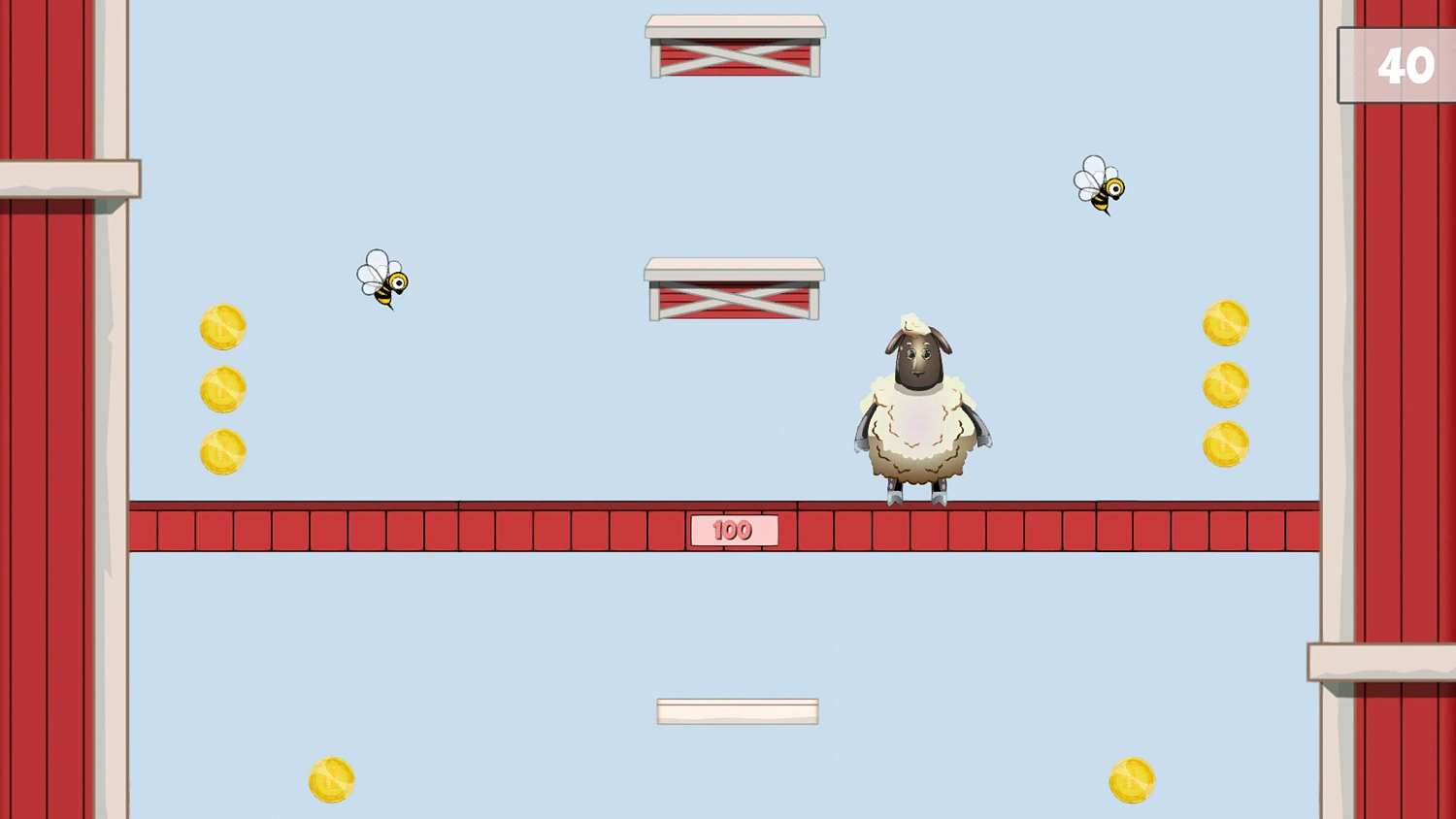Click the 100 points label on the platform

[734, 530]
